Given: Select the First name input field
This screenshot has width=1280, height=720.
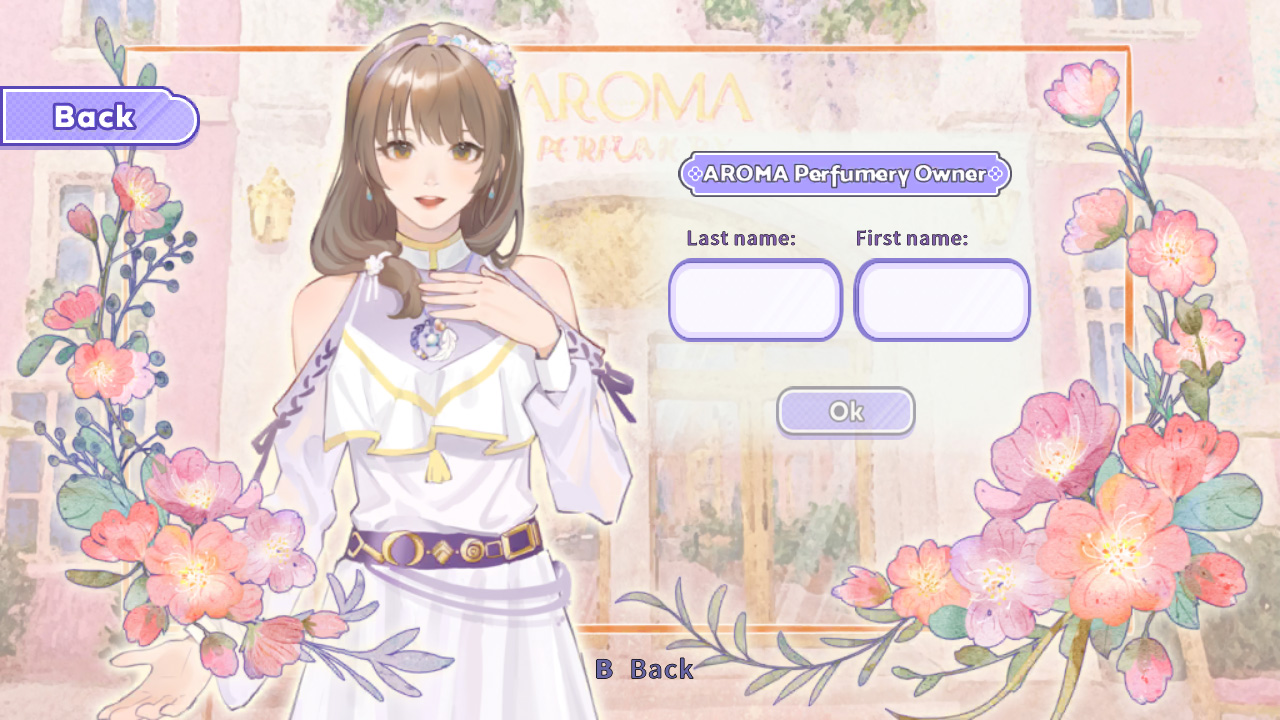Looking at the screenshot, I should [x=941, y=300].
